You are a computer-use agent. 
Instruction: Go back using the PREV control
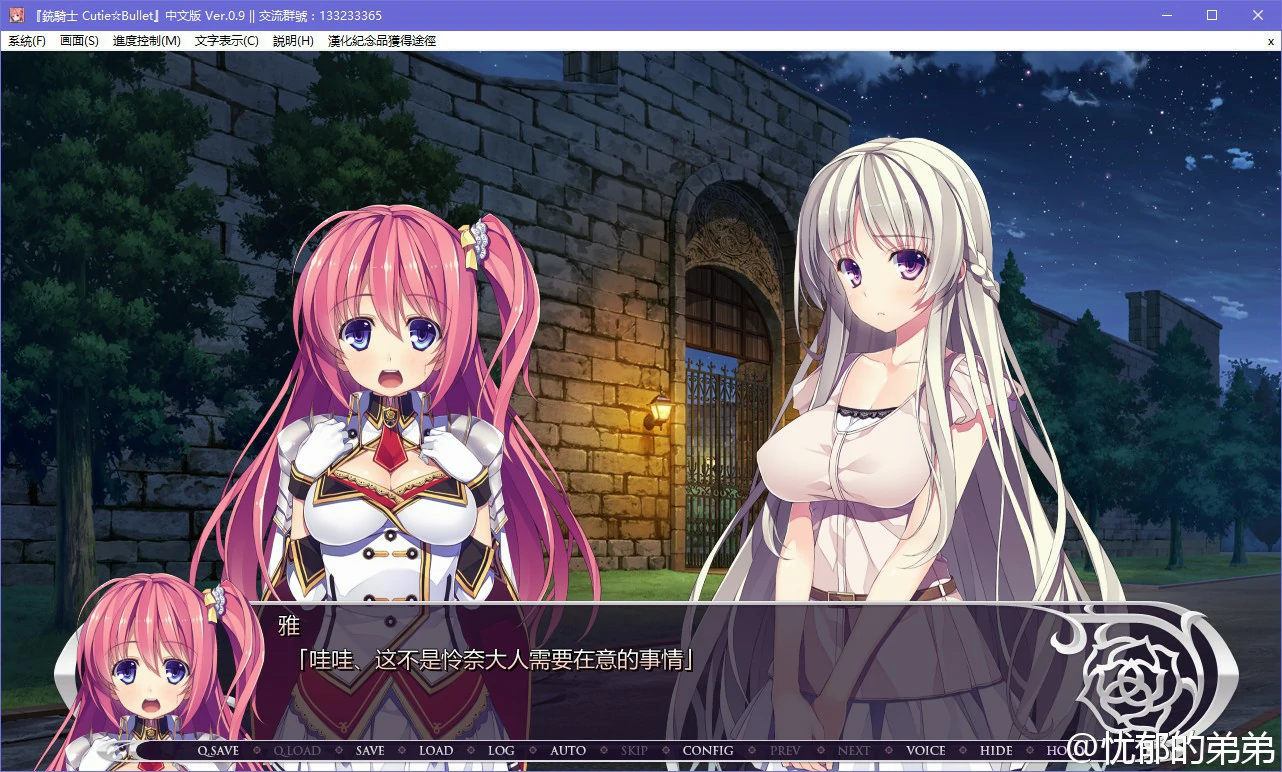[785, 750]
